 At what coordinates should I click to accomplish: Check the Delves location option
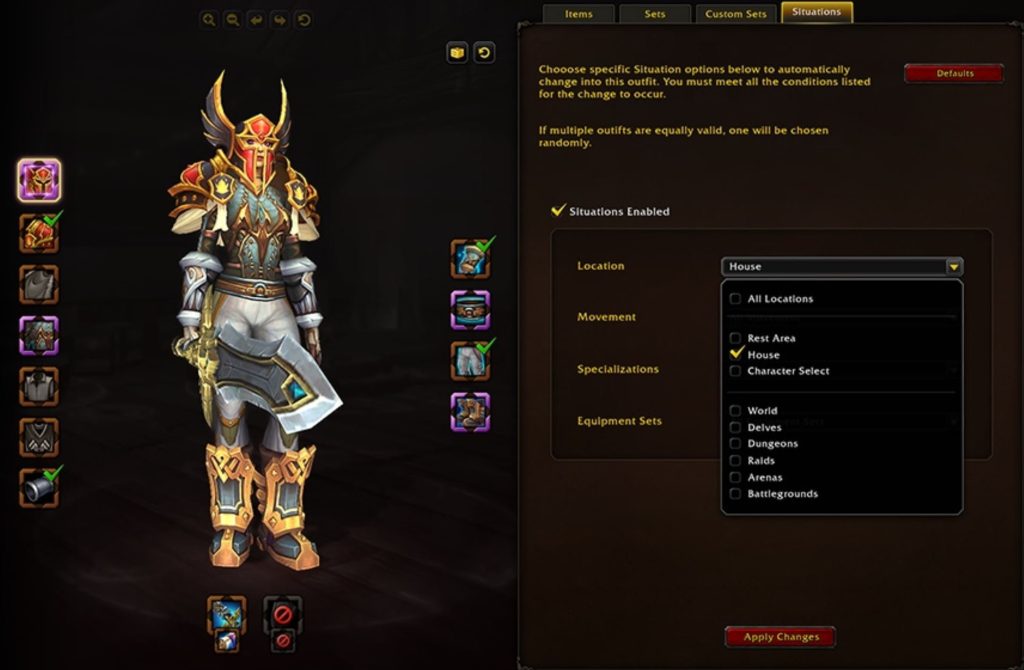[736, 428]
